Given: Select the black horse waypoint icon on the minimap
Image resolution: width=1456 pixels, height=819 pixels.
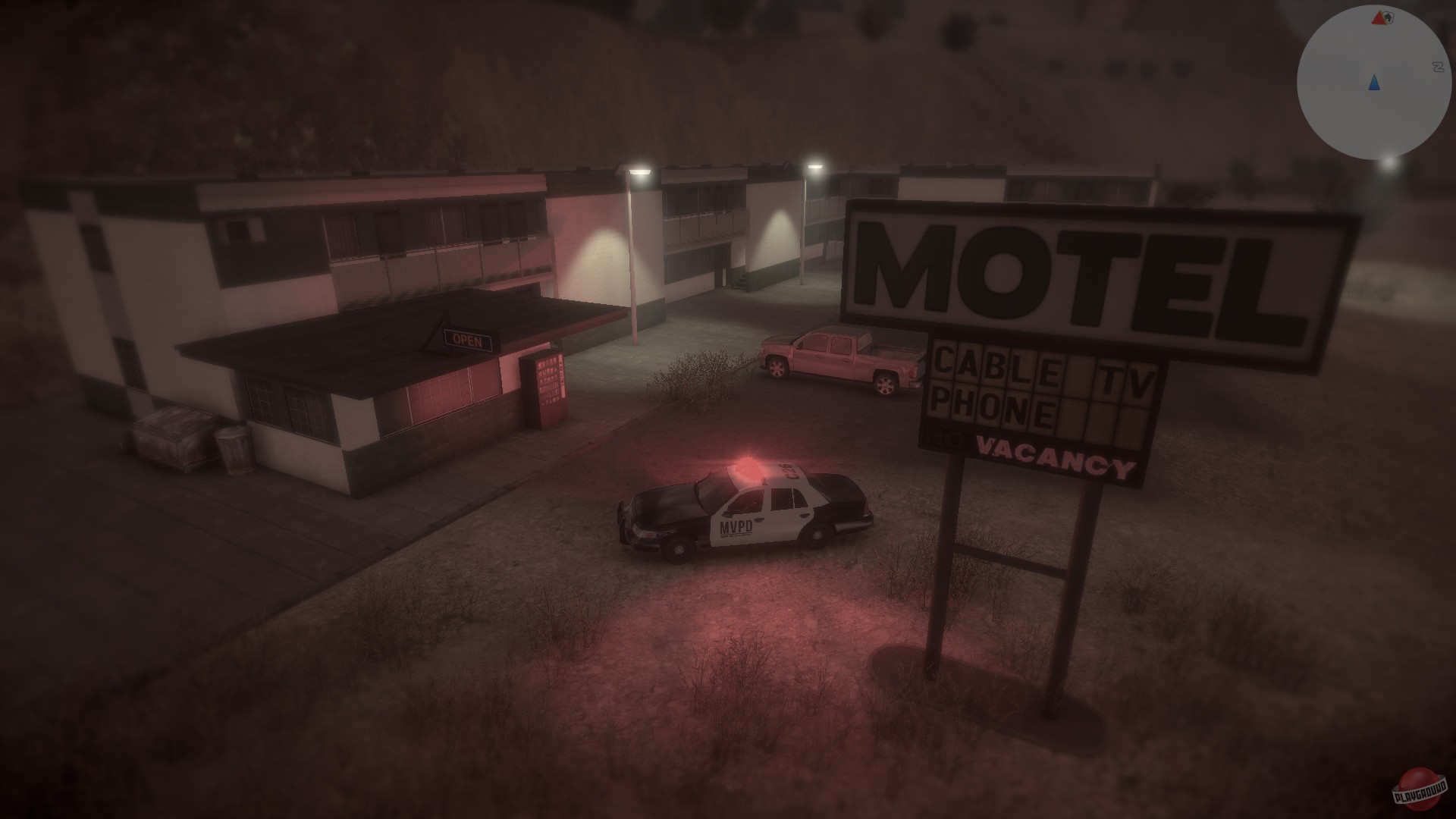Looking at the screenshot, I should click(x=1389, y=17).
